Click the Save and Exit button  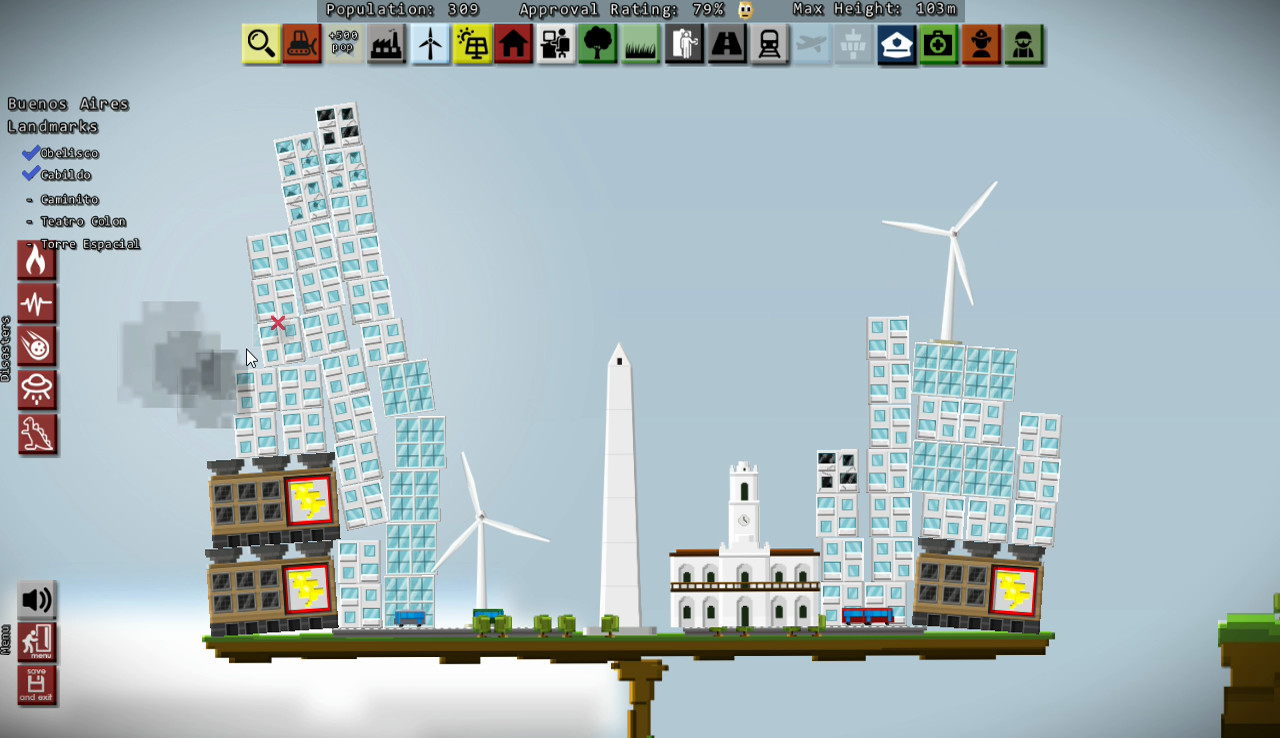[x=37, y=686]
